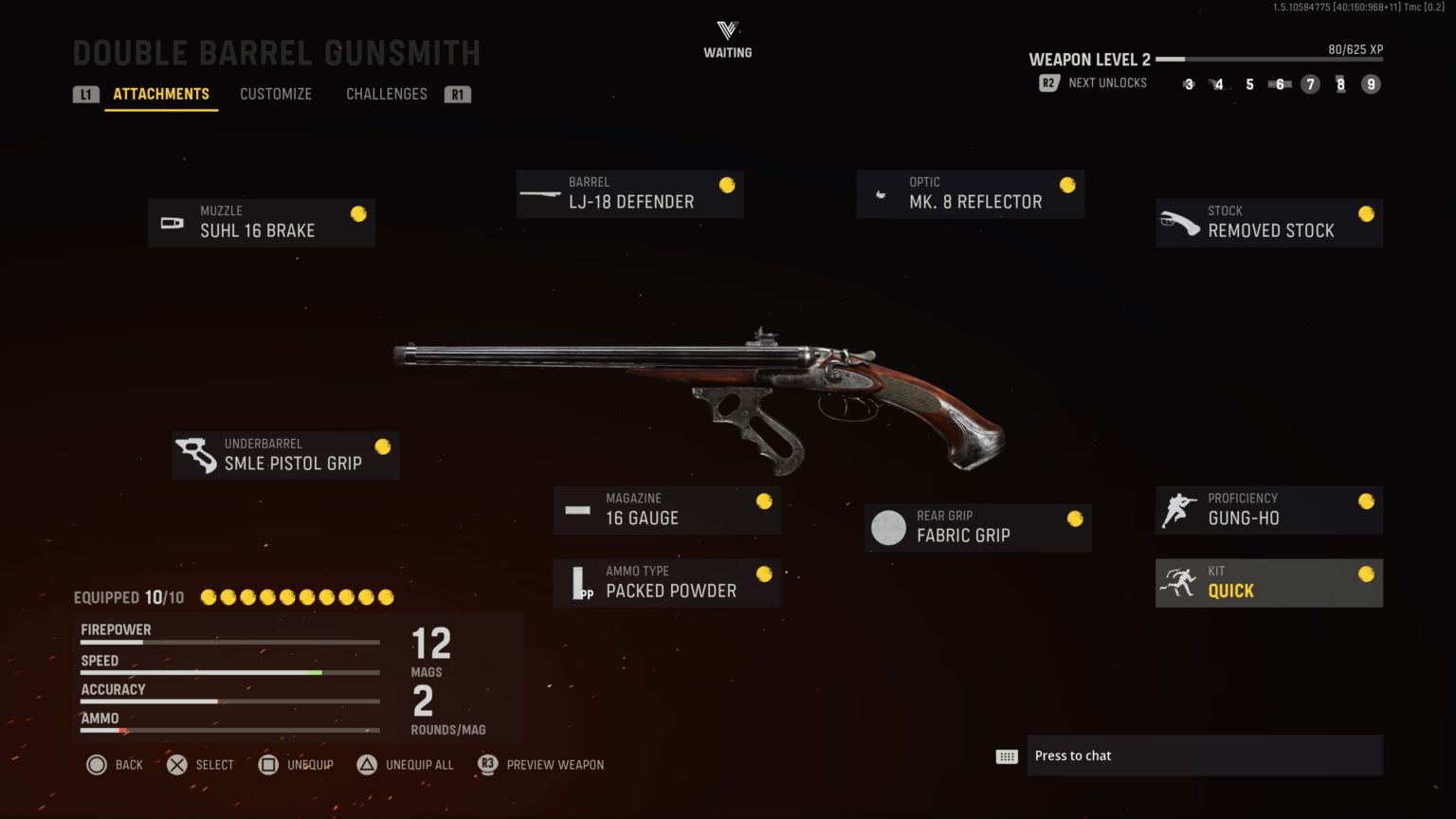This screenshot has width=1456, height=819.
Task: Select the Packed Powder ammo type icon
Action: 580,582
